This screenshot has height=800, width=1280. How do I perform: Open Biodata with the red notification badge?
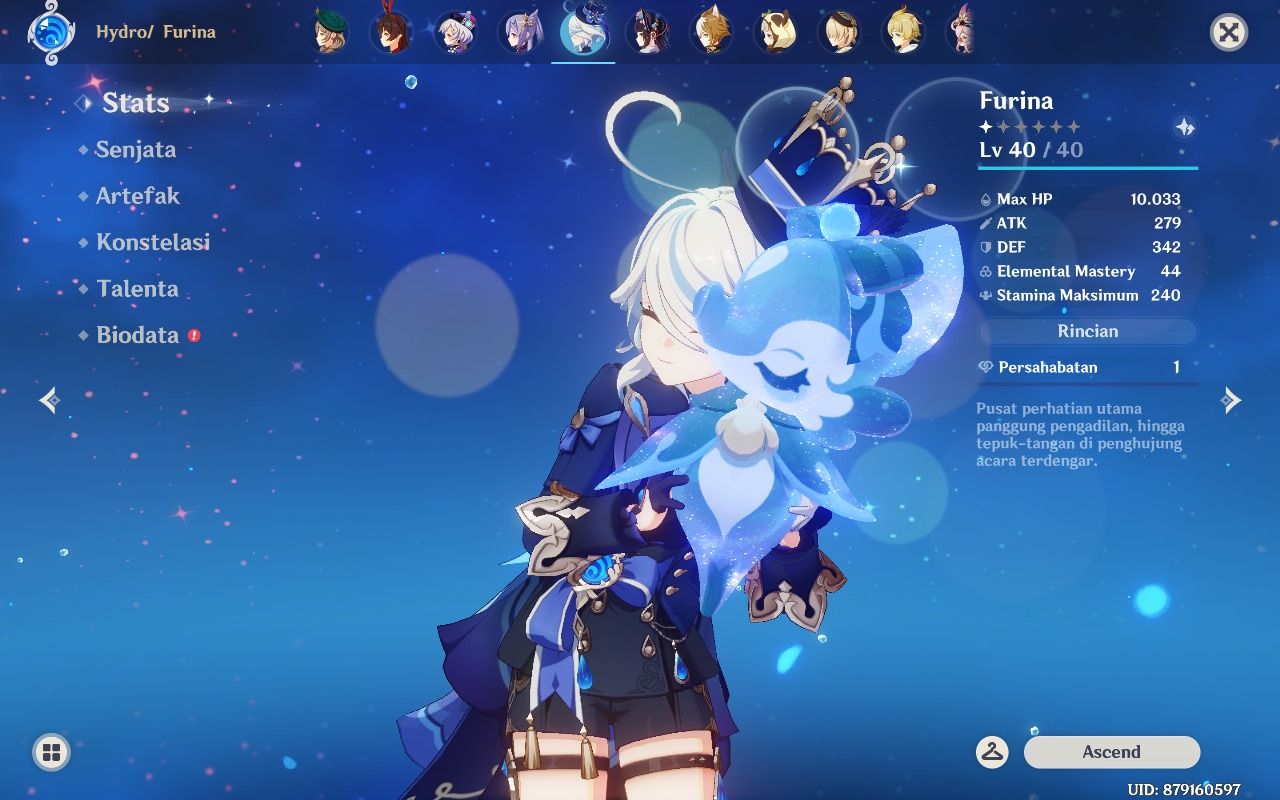point(136,335)
